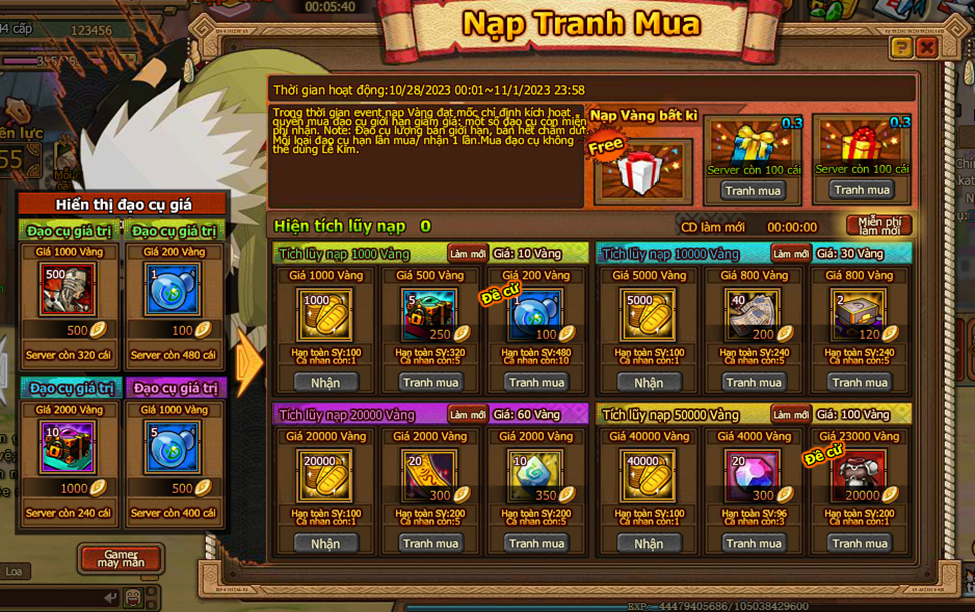Claim the Giá 40000 Vàng gold reward with Nhận
975x612 pixels.
pyautogui.click(x=648, y=543)
